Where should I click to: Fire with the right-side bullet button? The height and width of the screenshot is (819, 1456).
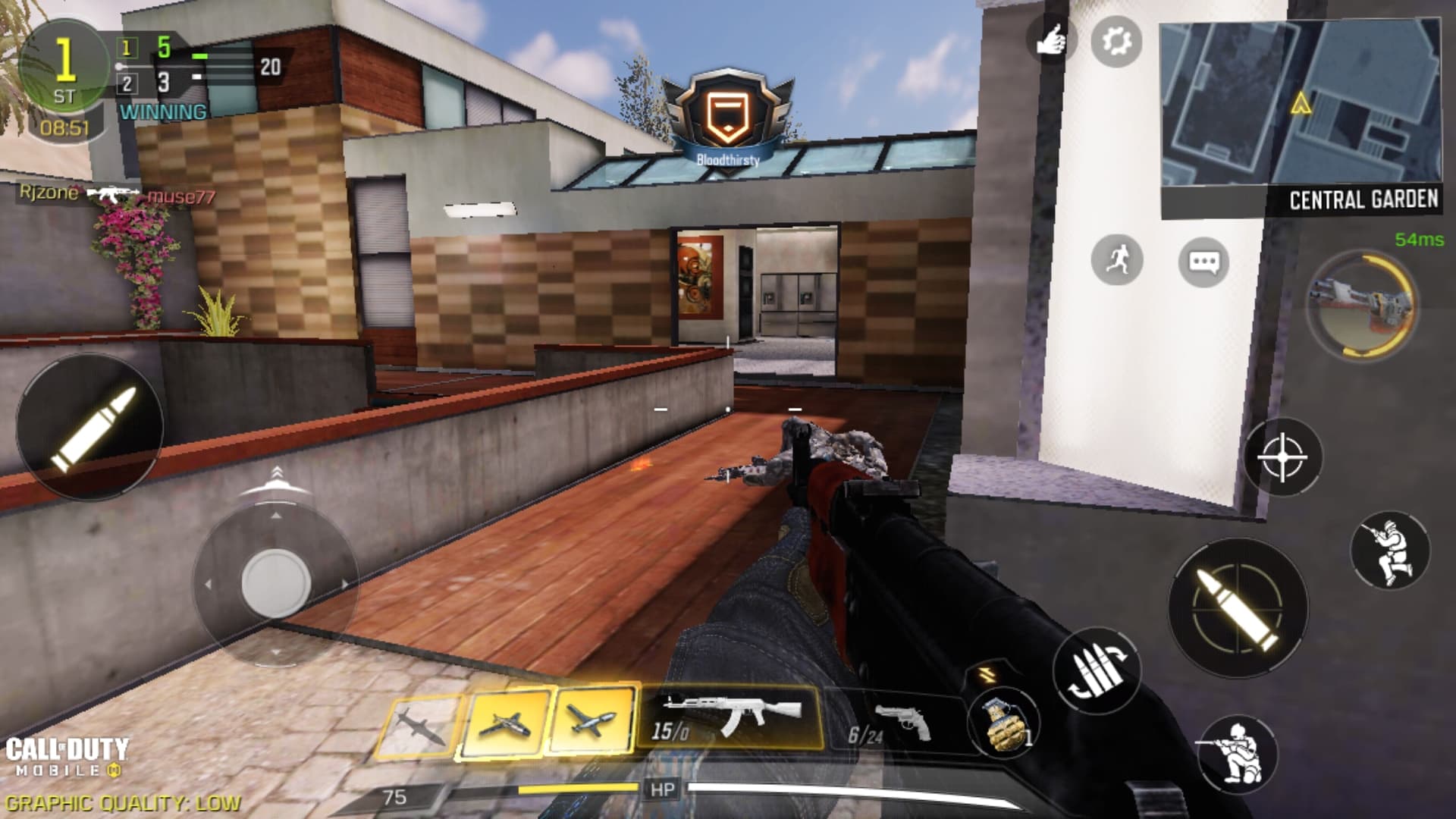click(x=1238, y=607)
